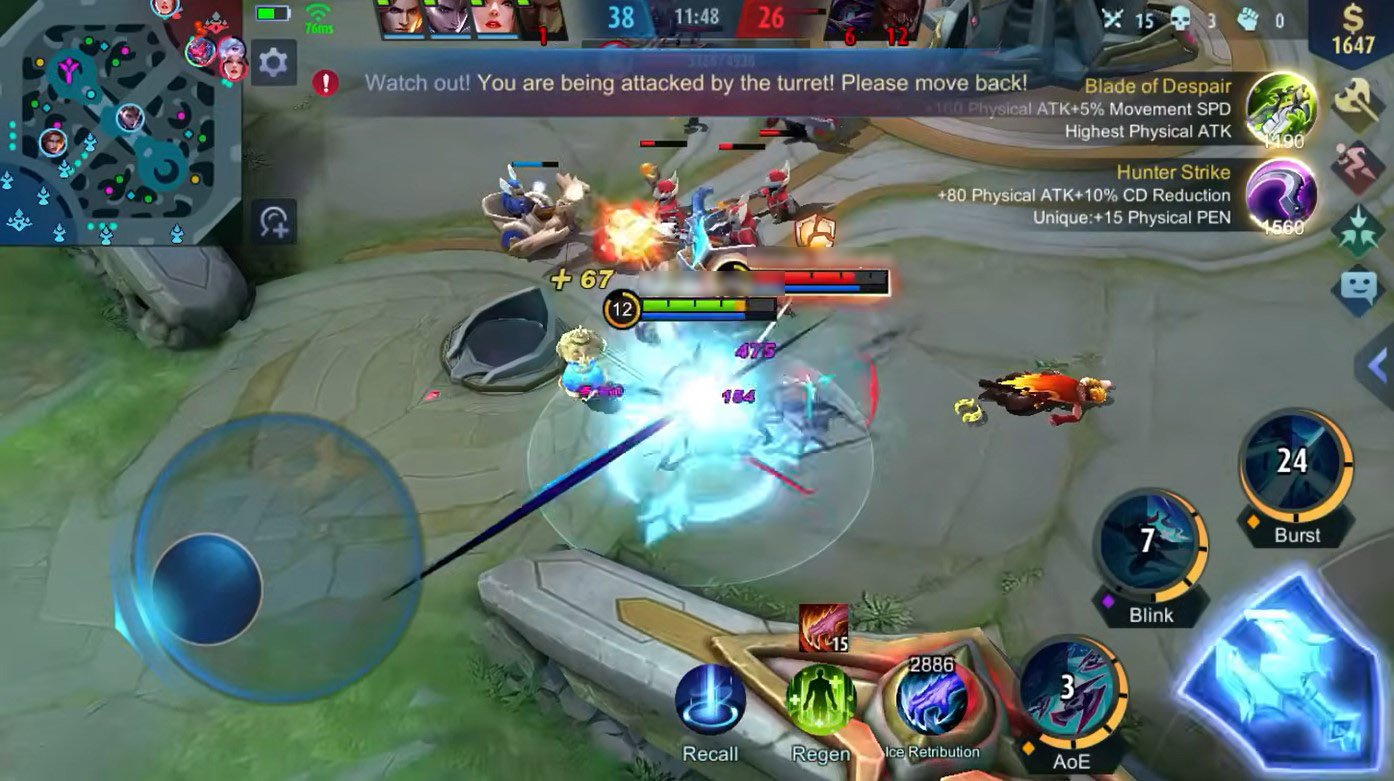Buy the suggested Blade of Despair item
This screenshot has height=781, width=1394.
(1282, 110)
